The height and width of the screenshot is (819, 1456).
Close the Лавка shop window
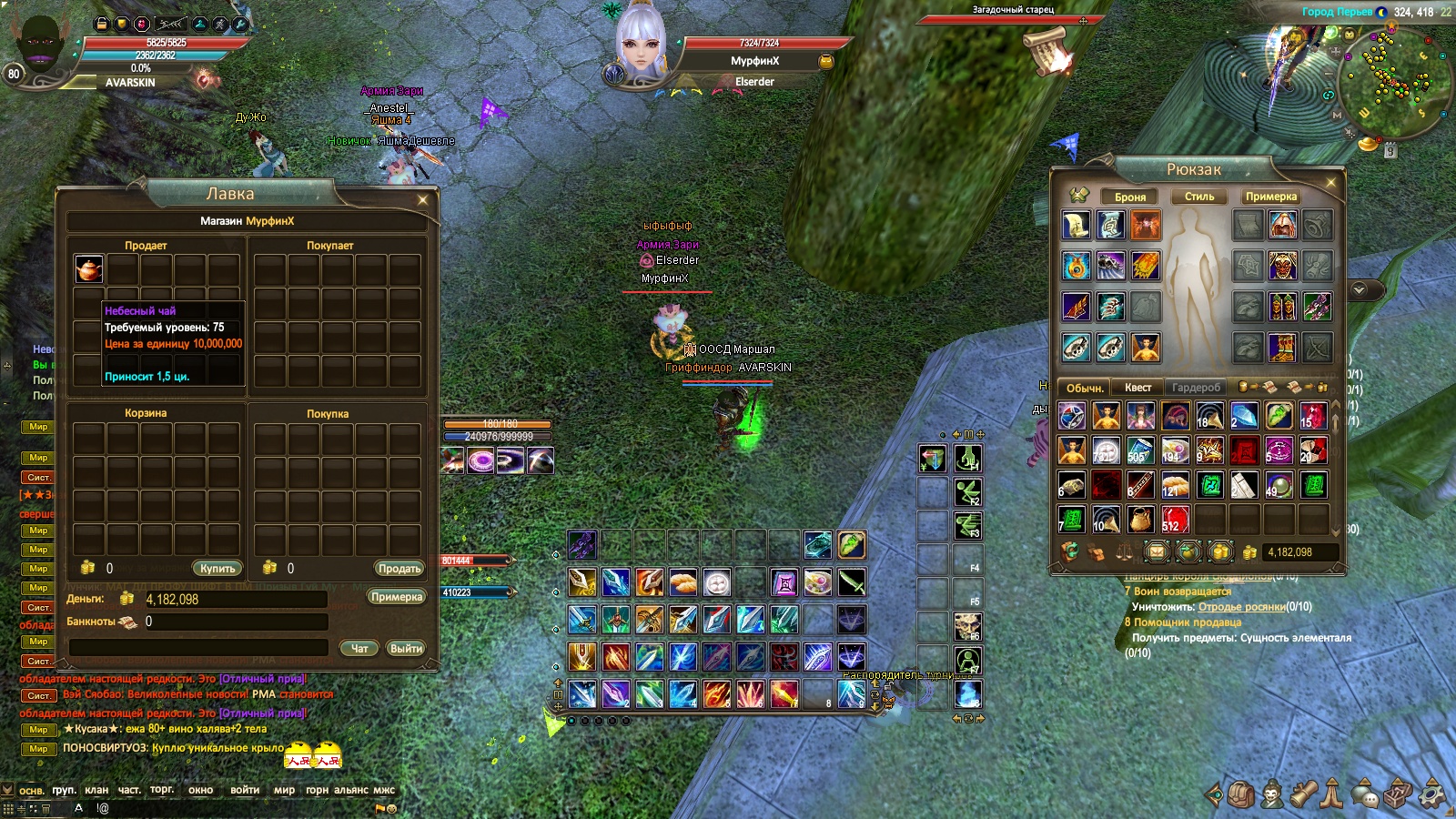coord(422,199)
